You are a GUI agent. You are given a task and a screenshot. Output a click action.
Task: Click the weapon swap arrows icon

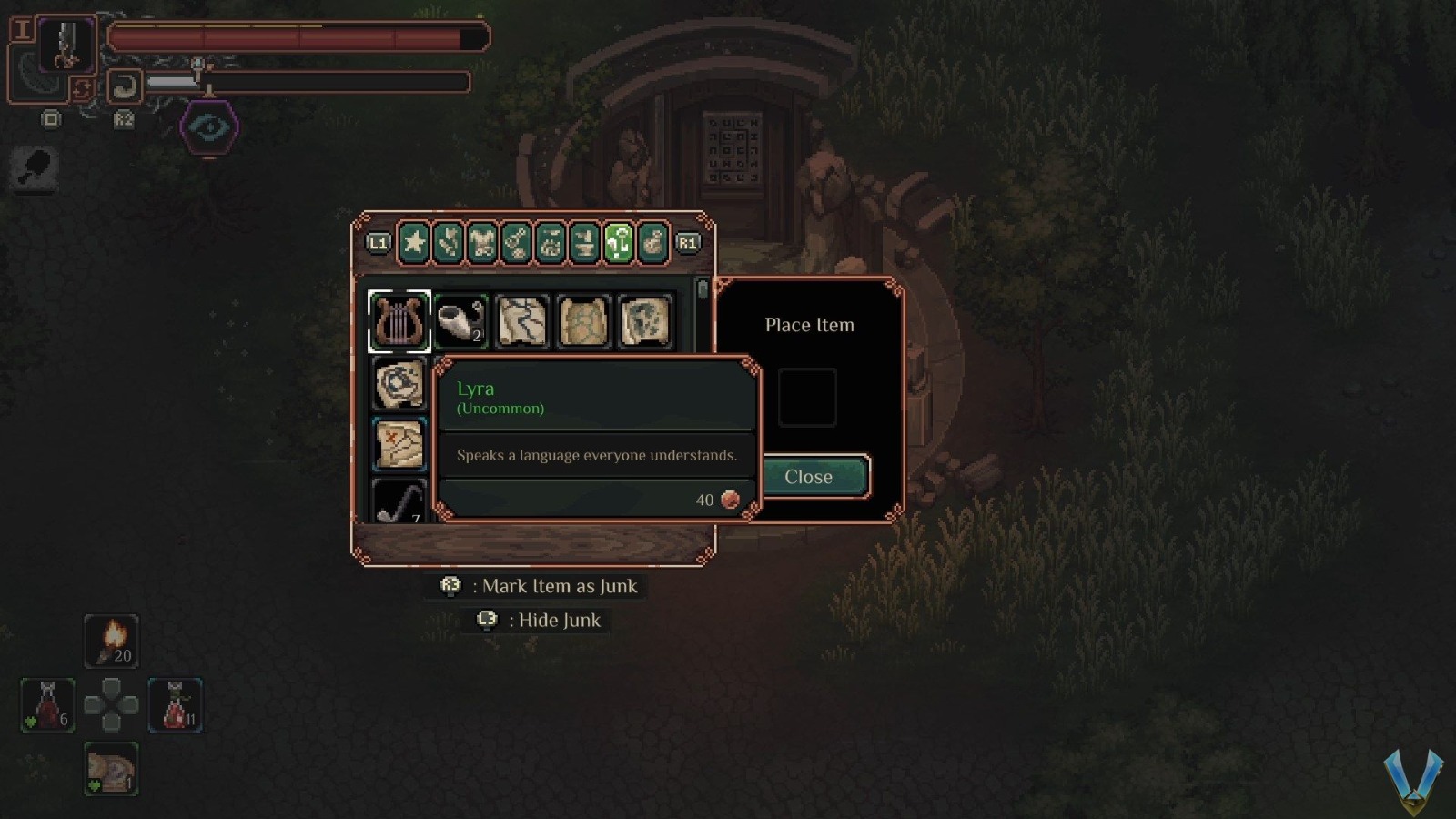point(82,88)
